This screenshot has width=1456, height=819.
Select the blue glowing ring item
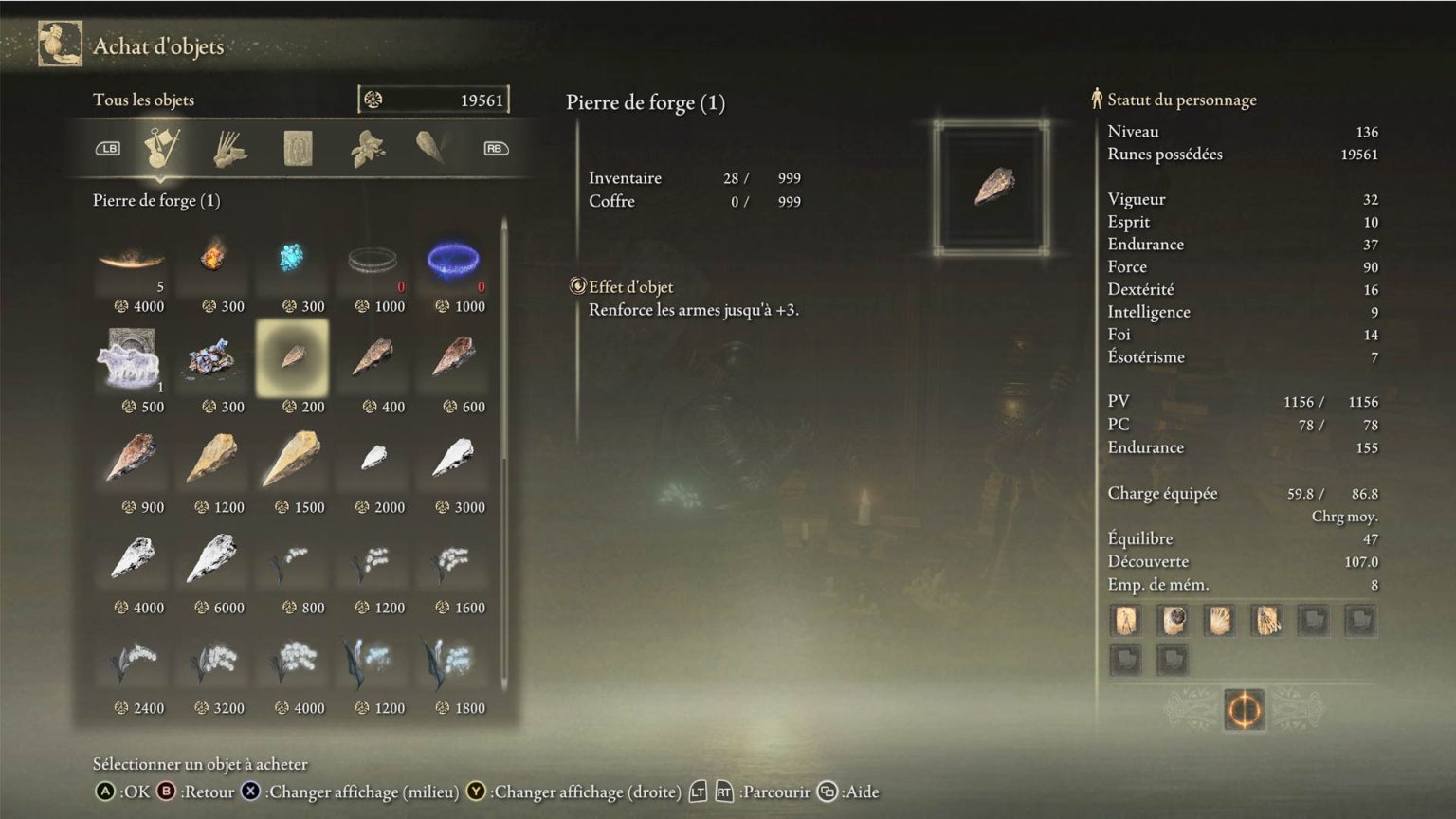click(x=454, y=260)
